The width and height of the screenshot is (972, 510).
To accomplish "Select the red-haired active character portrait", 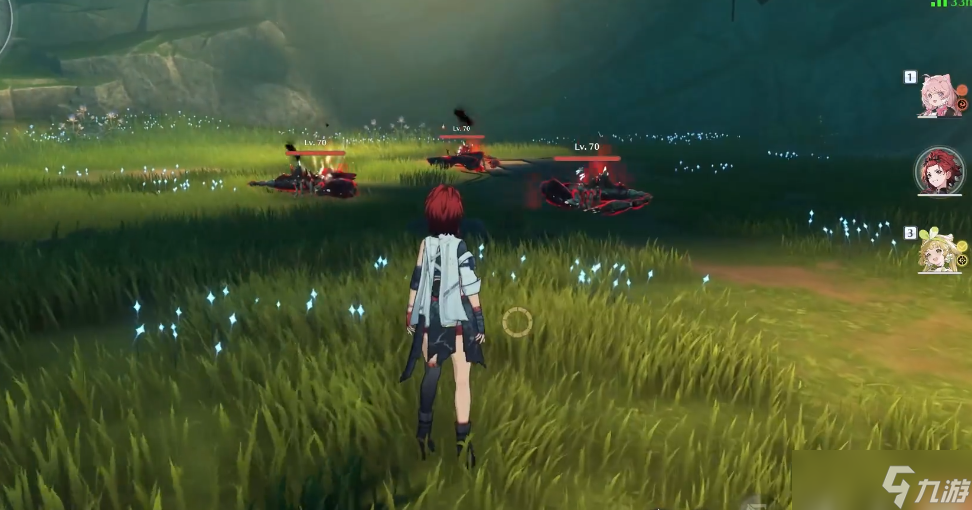I will pos(939,171).
